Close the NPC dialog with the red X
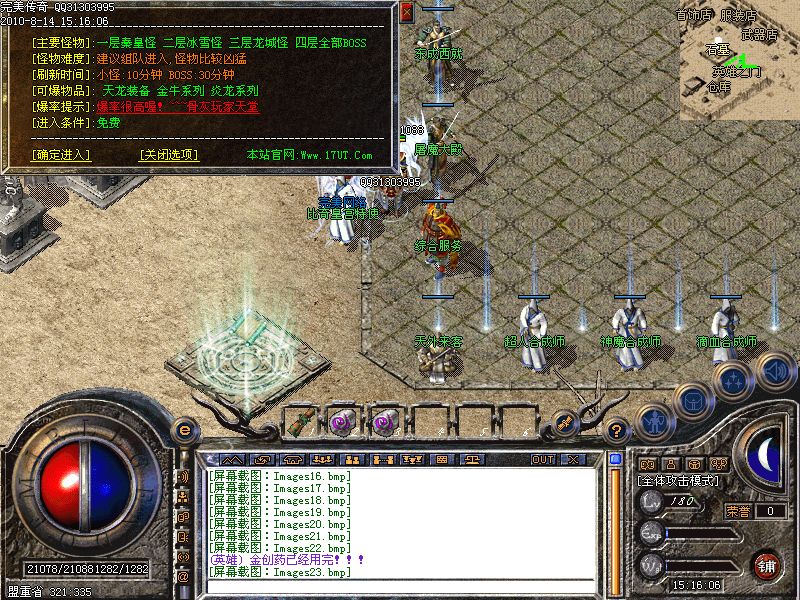The image size is (800, 600). coord(406,13)
